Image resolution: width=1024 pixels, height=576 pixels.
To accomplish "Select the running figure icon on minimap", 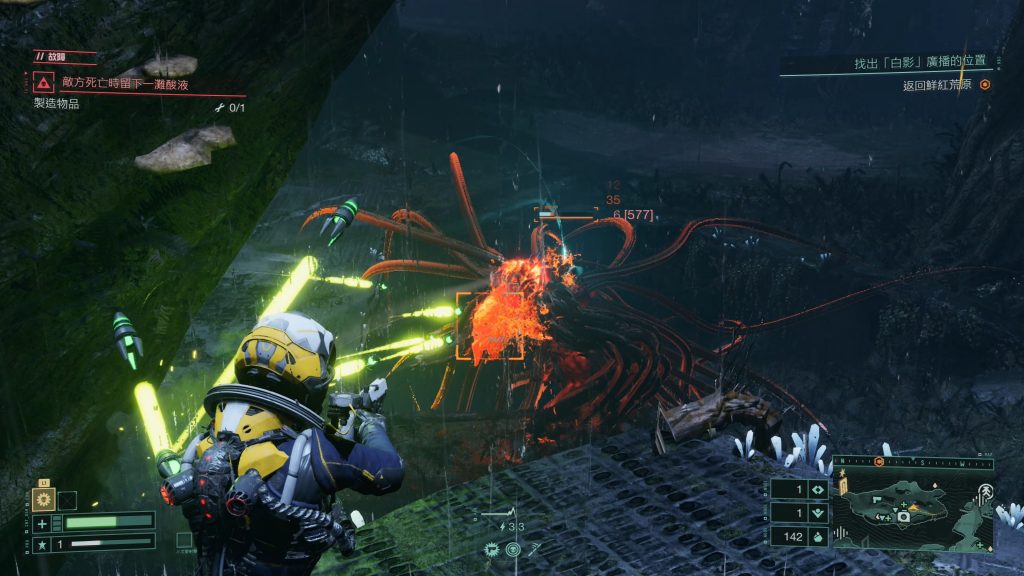I will pyautogui.click(x=984, y=490).
